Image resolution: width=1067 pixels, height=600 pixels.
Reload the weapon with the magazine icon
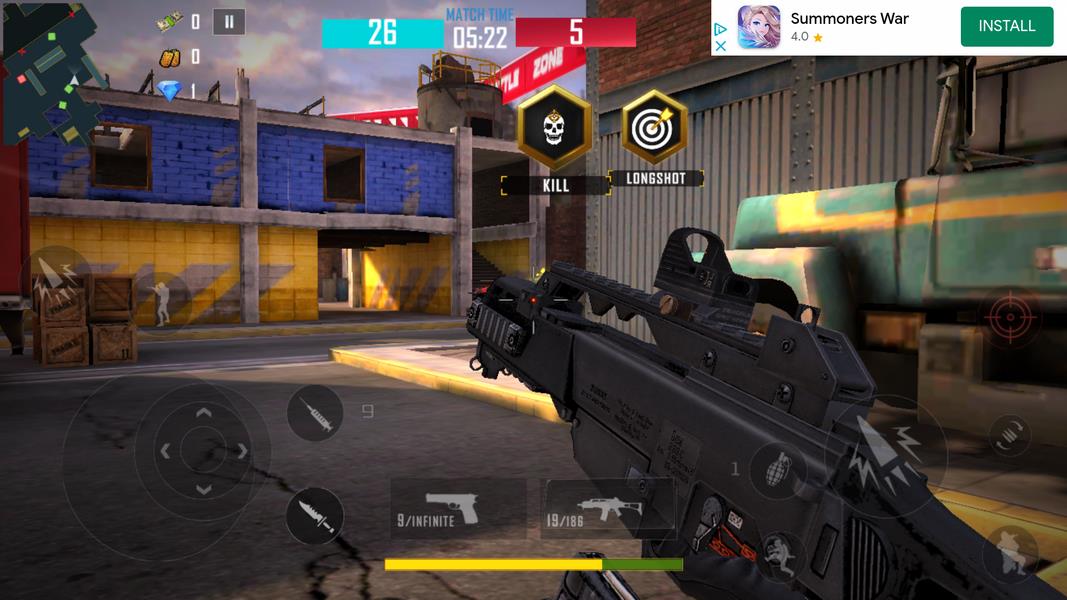click(x=1010, y=436)
